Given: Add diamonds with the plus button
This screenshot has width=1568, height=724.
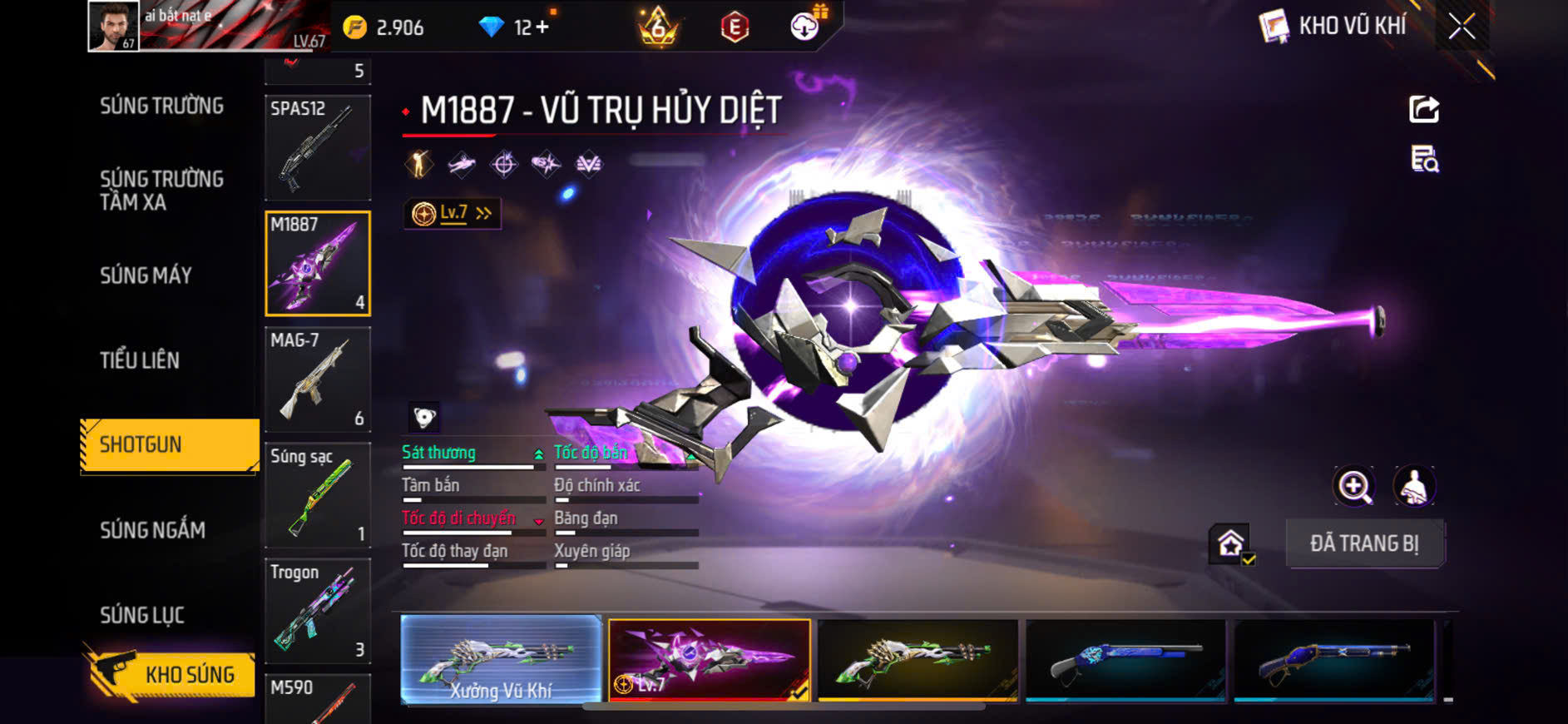Looking at the screenshot, I should point(542,27).
